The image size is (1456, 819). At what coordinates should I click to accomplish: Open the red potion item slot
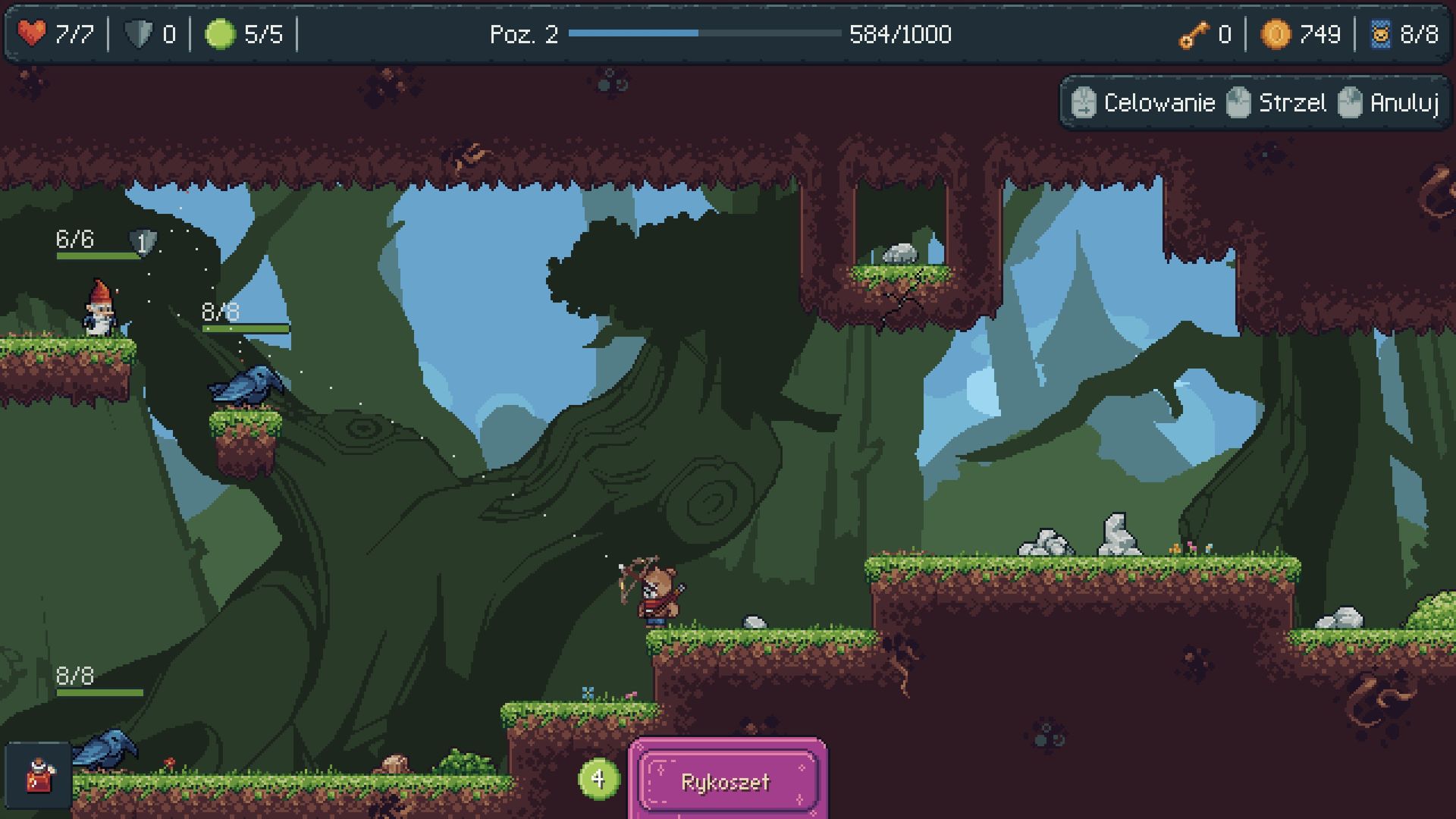tap(39, 776)
